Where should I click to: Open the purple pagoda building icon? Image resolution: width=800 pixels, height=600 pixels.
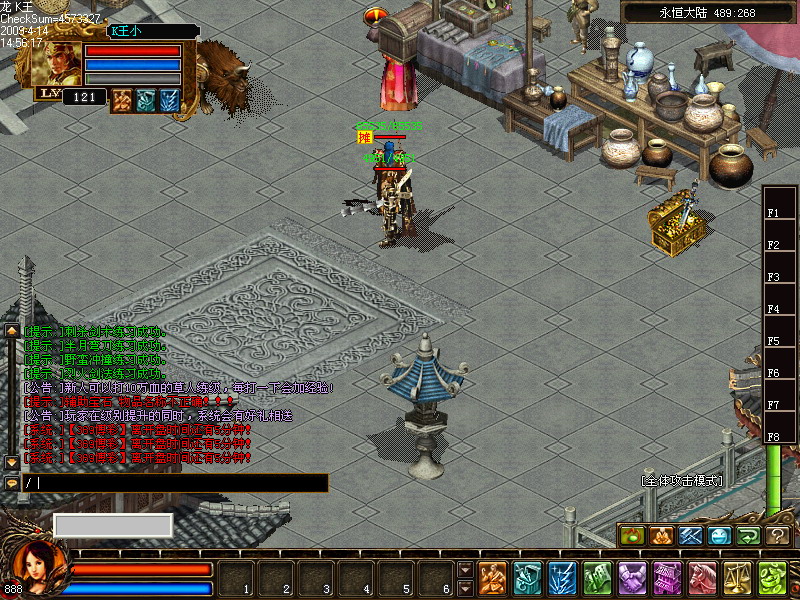coord(667,579)
